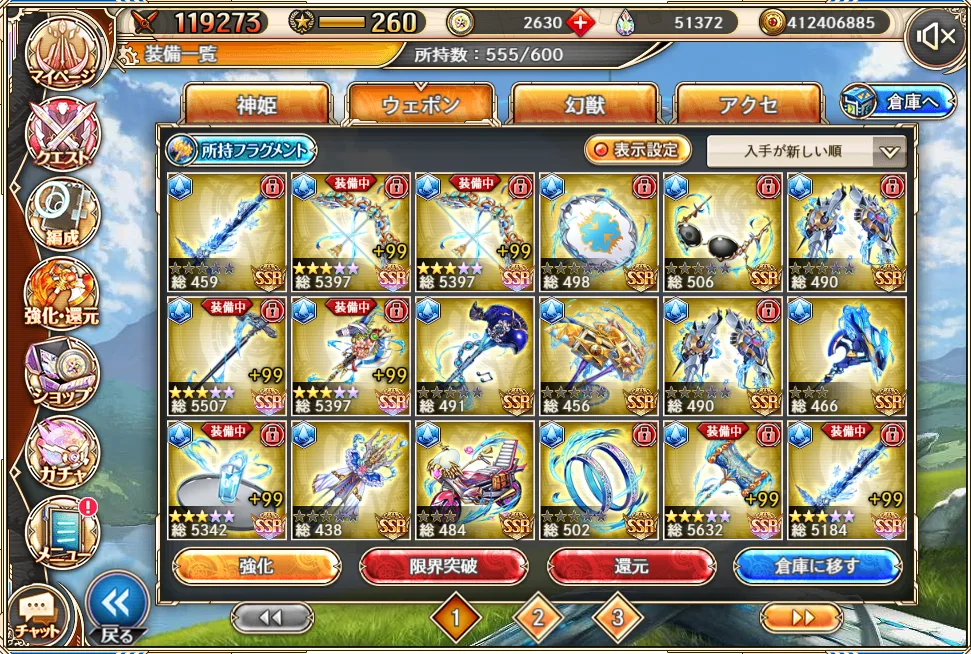Click the blue 倉庫に移す move-to-warehouse button
Screen dimensions: 971x654
point(817,566)
